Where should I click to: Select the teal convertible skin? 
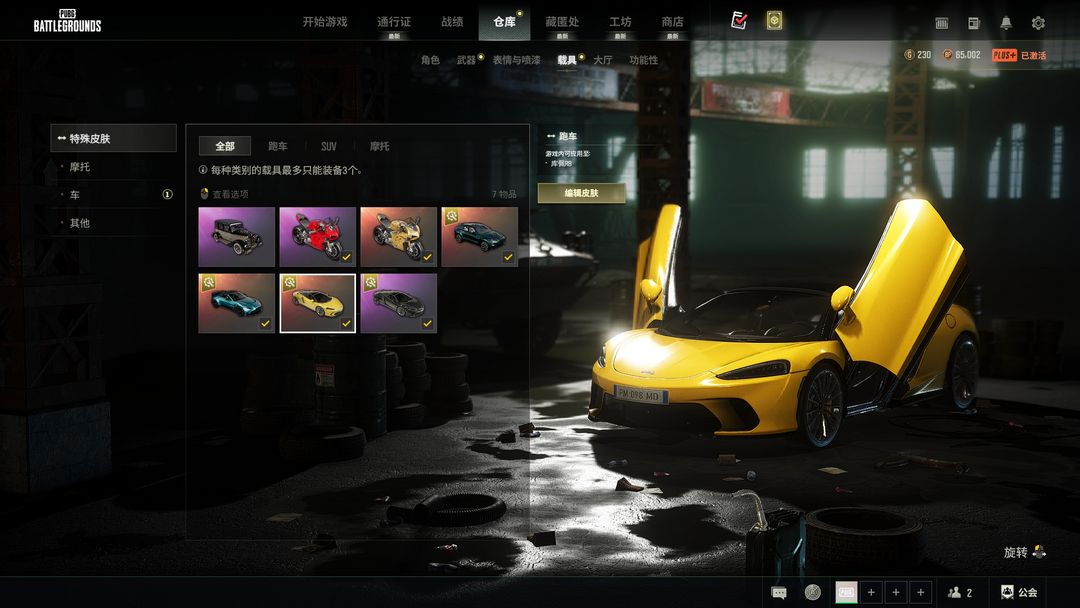point(236,303)
